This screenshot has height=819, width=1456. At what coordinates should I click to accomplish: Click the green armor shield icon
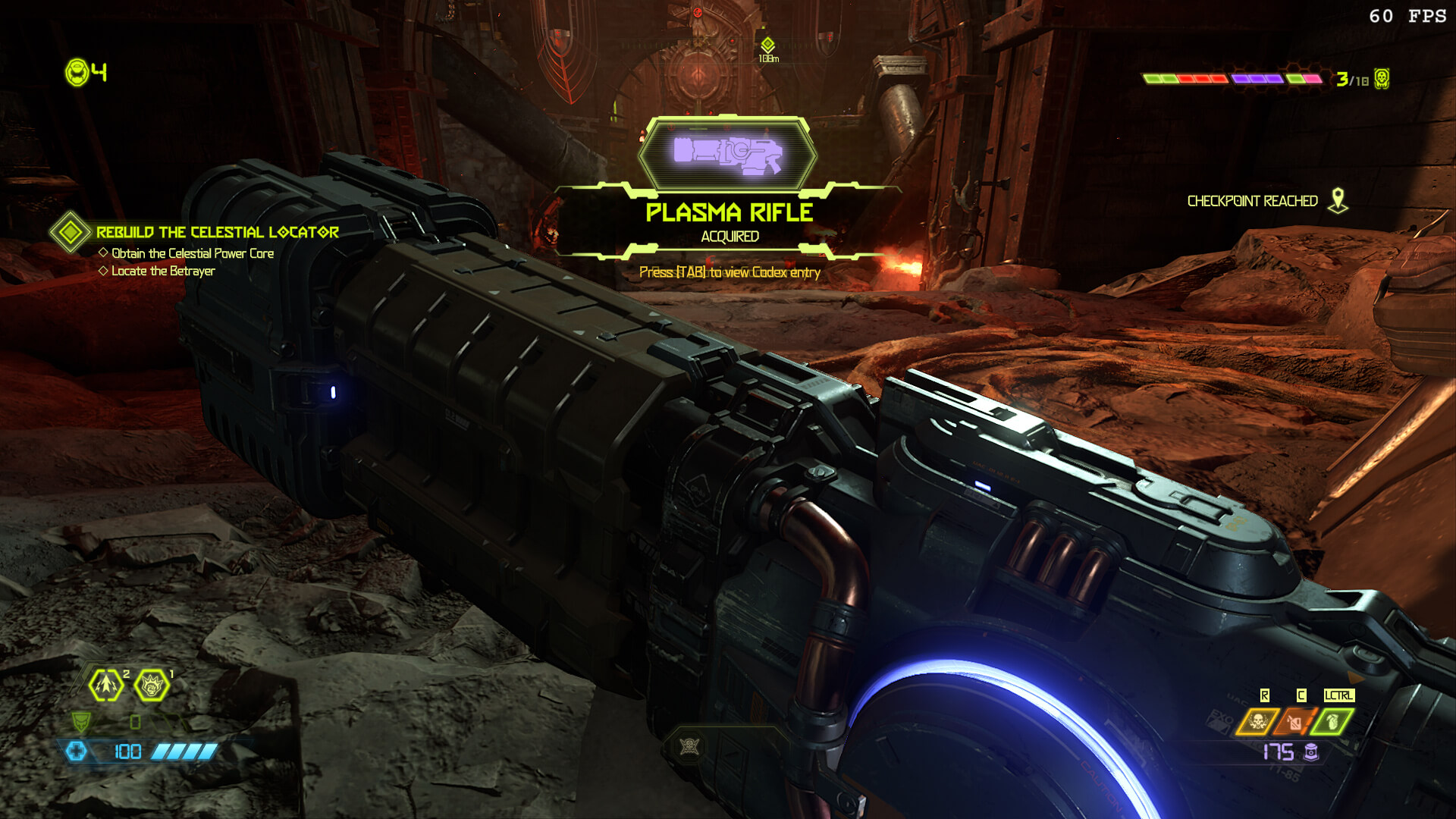coord(81,721)
